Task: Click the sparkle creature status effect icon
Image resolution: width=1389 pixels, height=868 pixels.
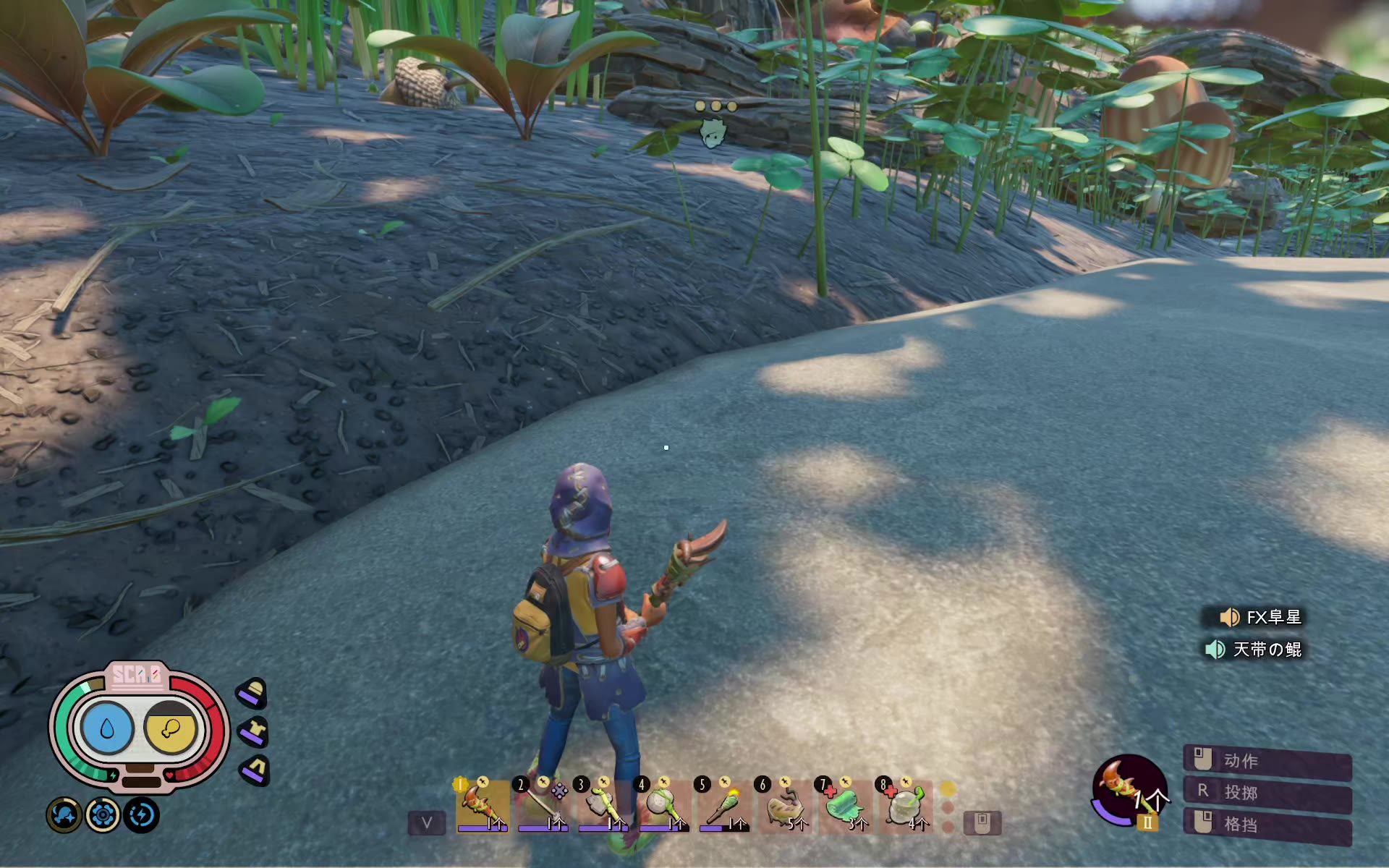Action: pos(64,815)
